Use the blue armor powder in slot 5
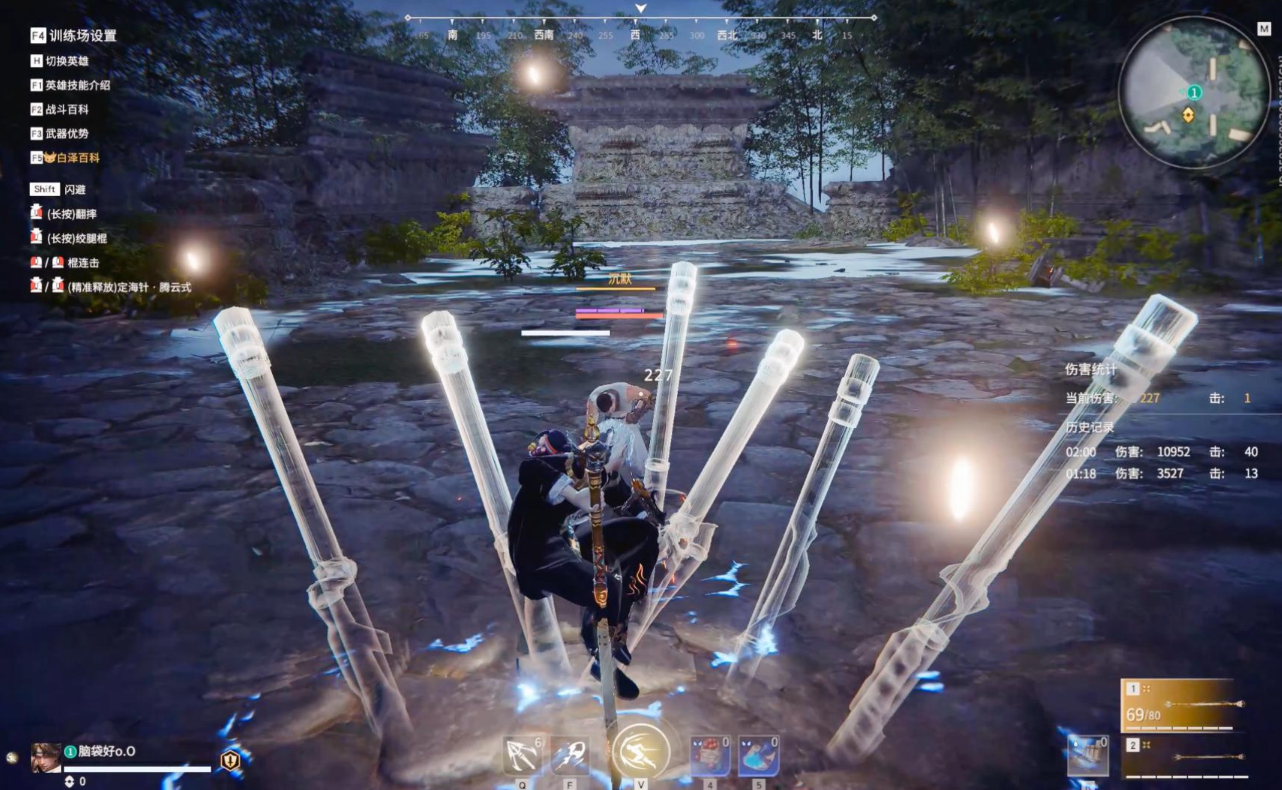The height and width of the screenshot is (790, 1282). pos(758,756)
